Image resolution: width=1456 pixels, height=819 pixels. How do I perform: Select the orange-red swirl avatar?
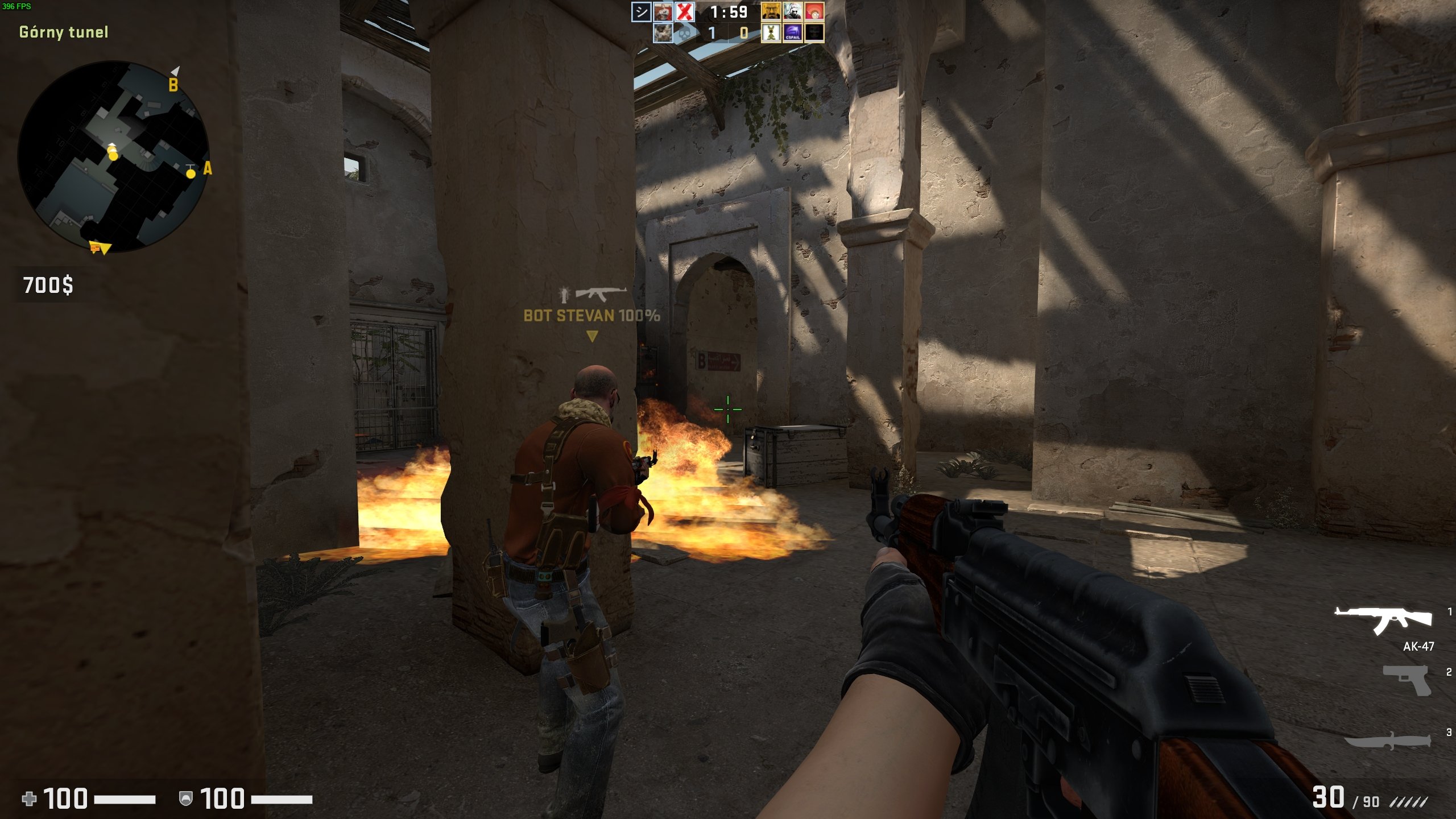[814, 12]
